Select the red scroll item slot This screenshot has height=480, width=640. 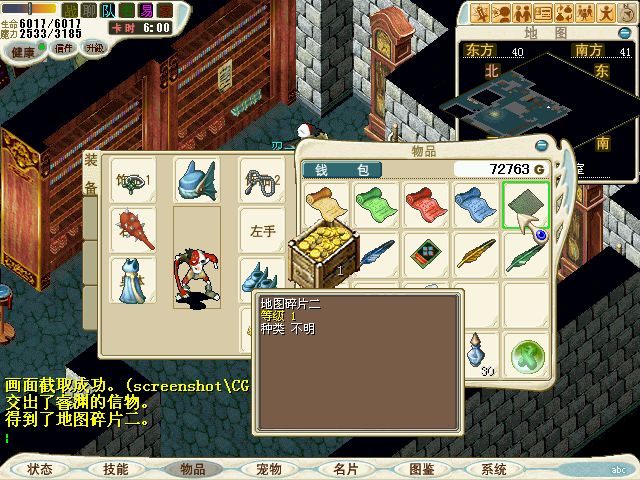[427, 203]
